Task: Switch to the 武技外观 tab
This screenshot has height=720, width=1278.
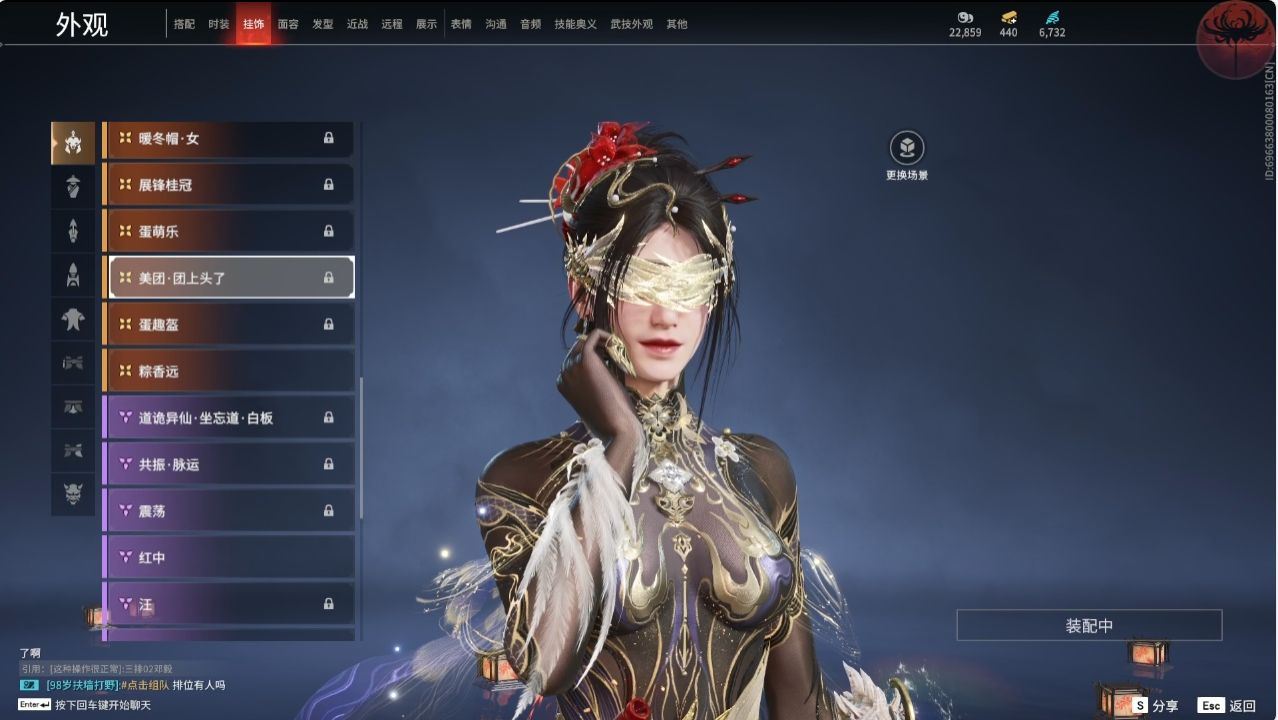Action: click(631, 24)
